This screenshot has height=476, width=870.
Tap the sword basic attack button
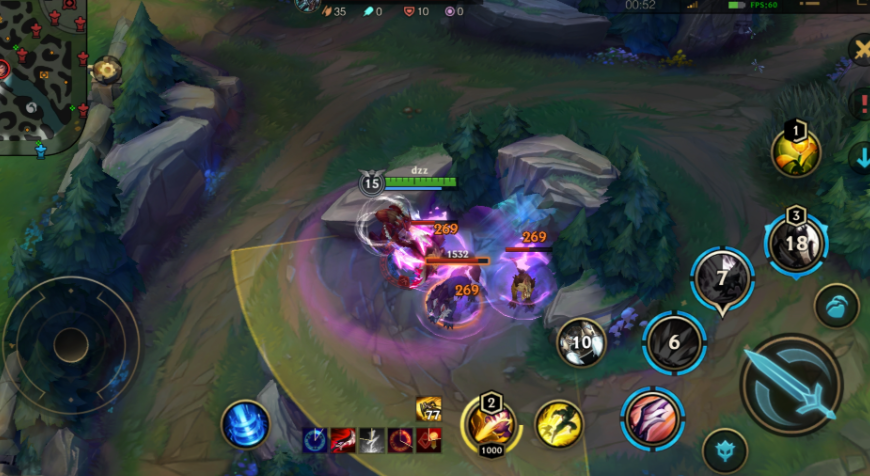pyautogui.click(x=792, y=384)
